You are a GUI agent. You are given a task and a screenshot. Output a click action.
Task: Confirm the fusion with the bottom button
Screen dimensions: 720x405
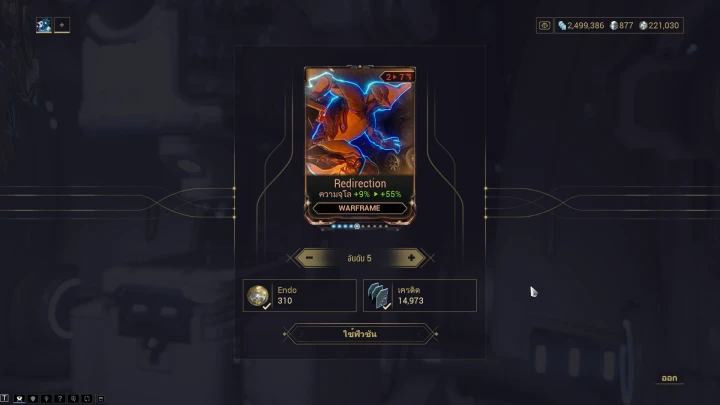tap(360, 334)
